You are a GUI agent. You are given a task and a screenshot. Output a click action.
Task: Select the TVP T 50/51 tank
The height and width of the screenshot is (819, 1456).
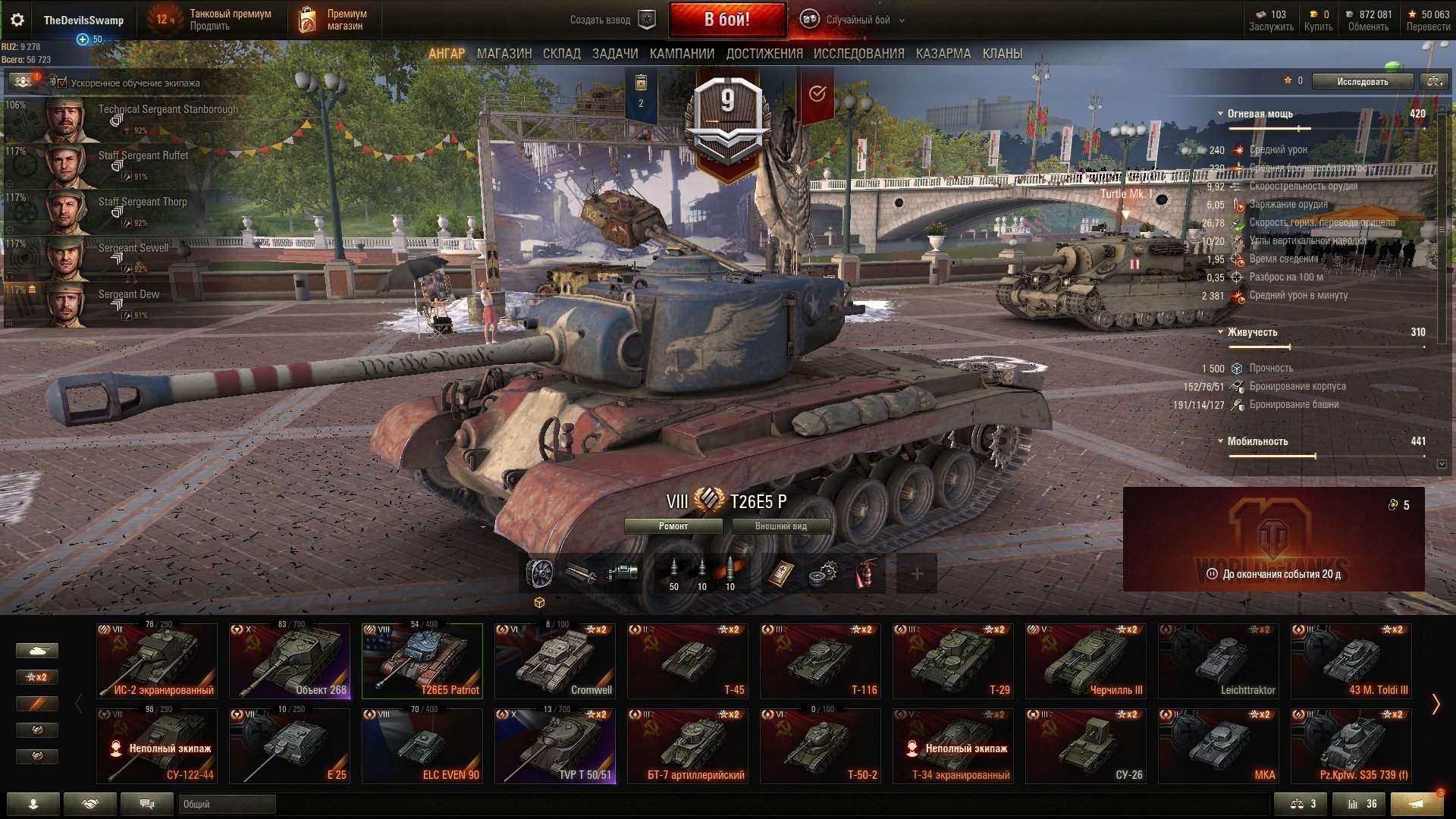(x=555, y=746)
